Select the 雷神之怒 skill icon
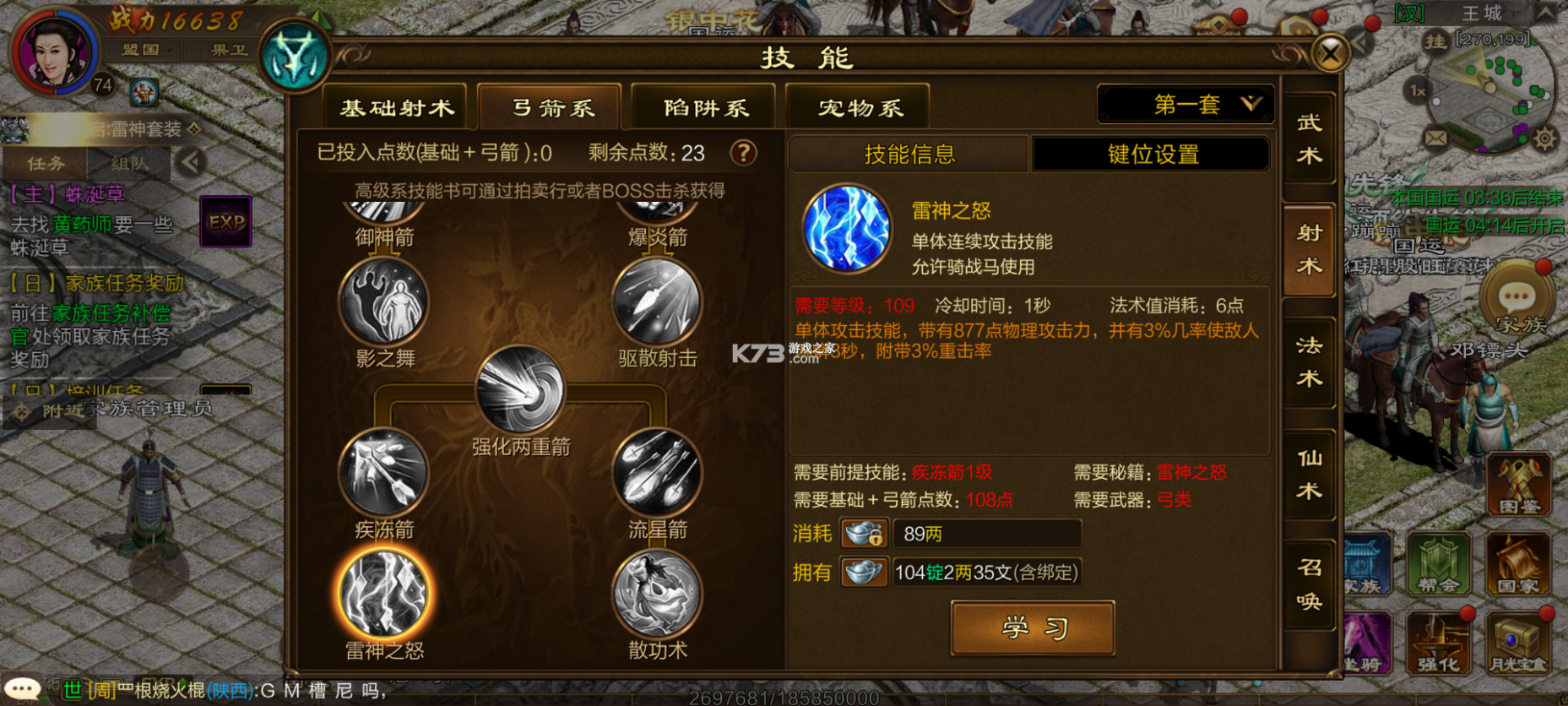 tap(386, 591)
